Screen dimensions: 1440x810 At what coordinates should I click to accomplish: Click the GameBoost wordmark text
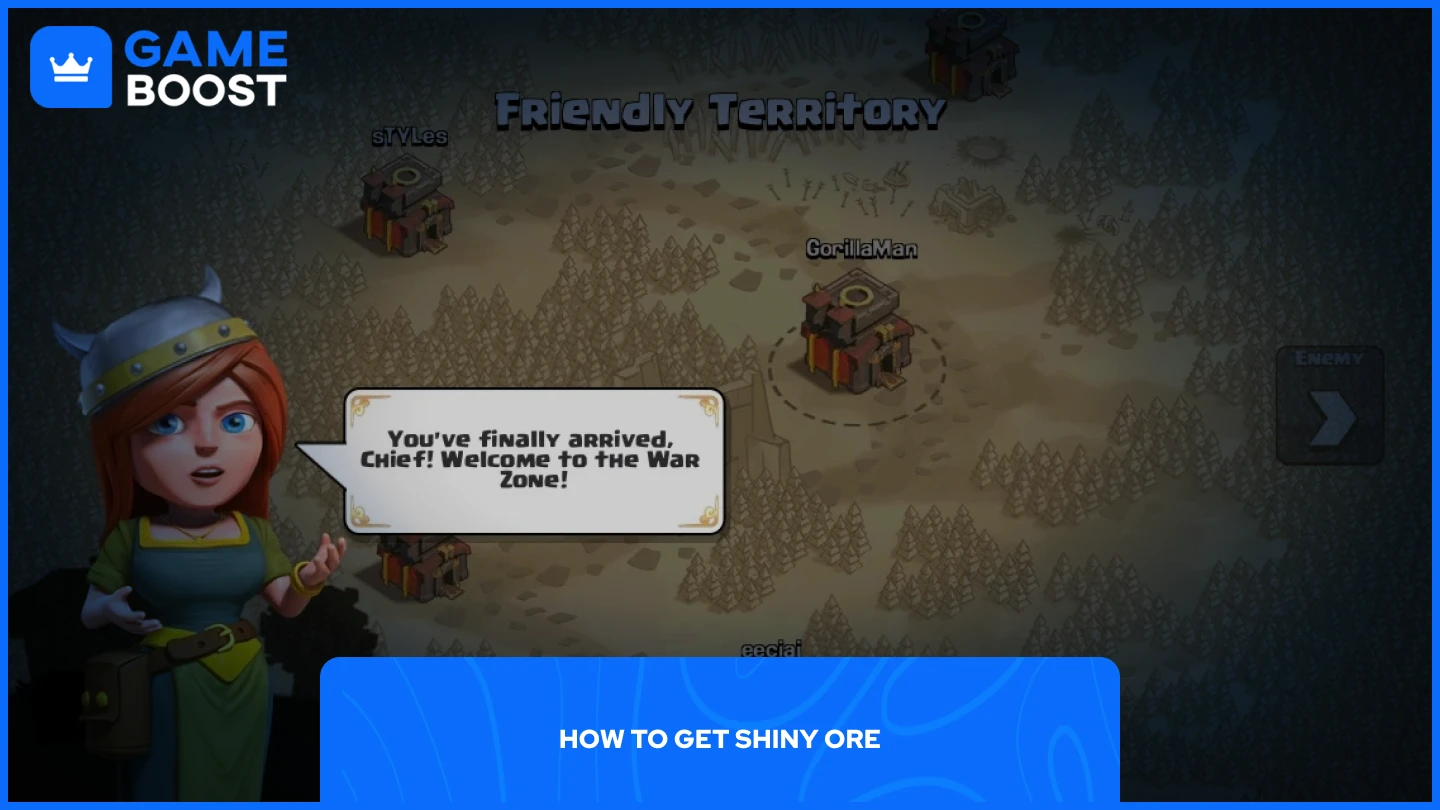click(207, 66)
